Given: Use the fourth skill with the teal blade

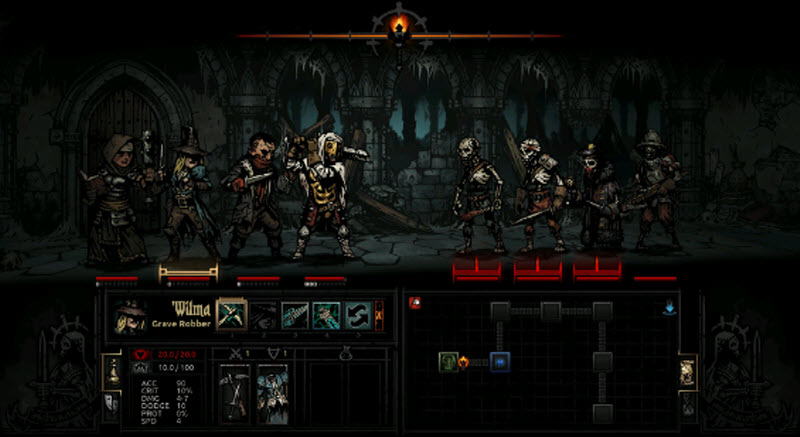Looking at the screenshot, I should click(325, 315).
